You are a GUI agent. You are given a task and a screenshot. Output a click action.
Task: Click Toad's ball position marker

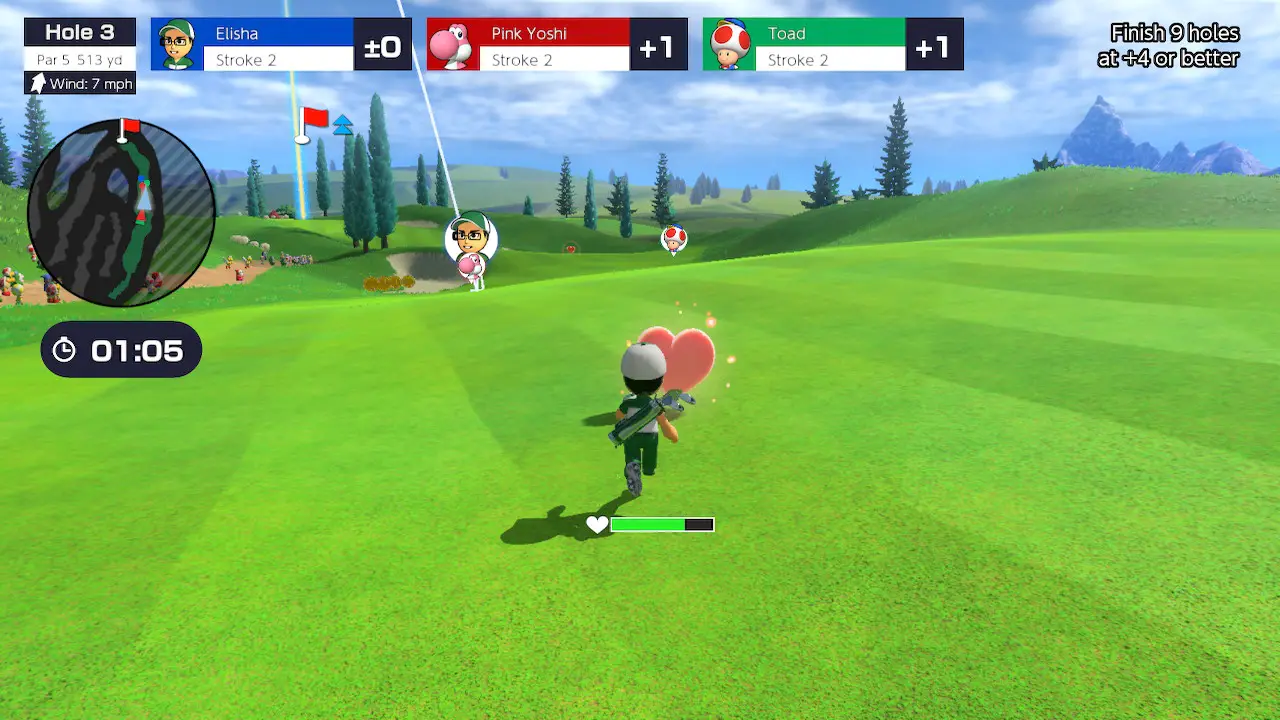point(674,238)
